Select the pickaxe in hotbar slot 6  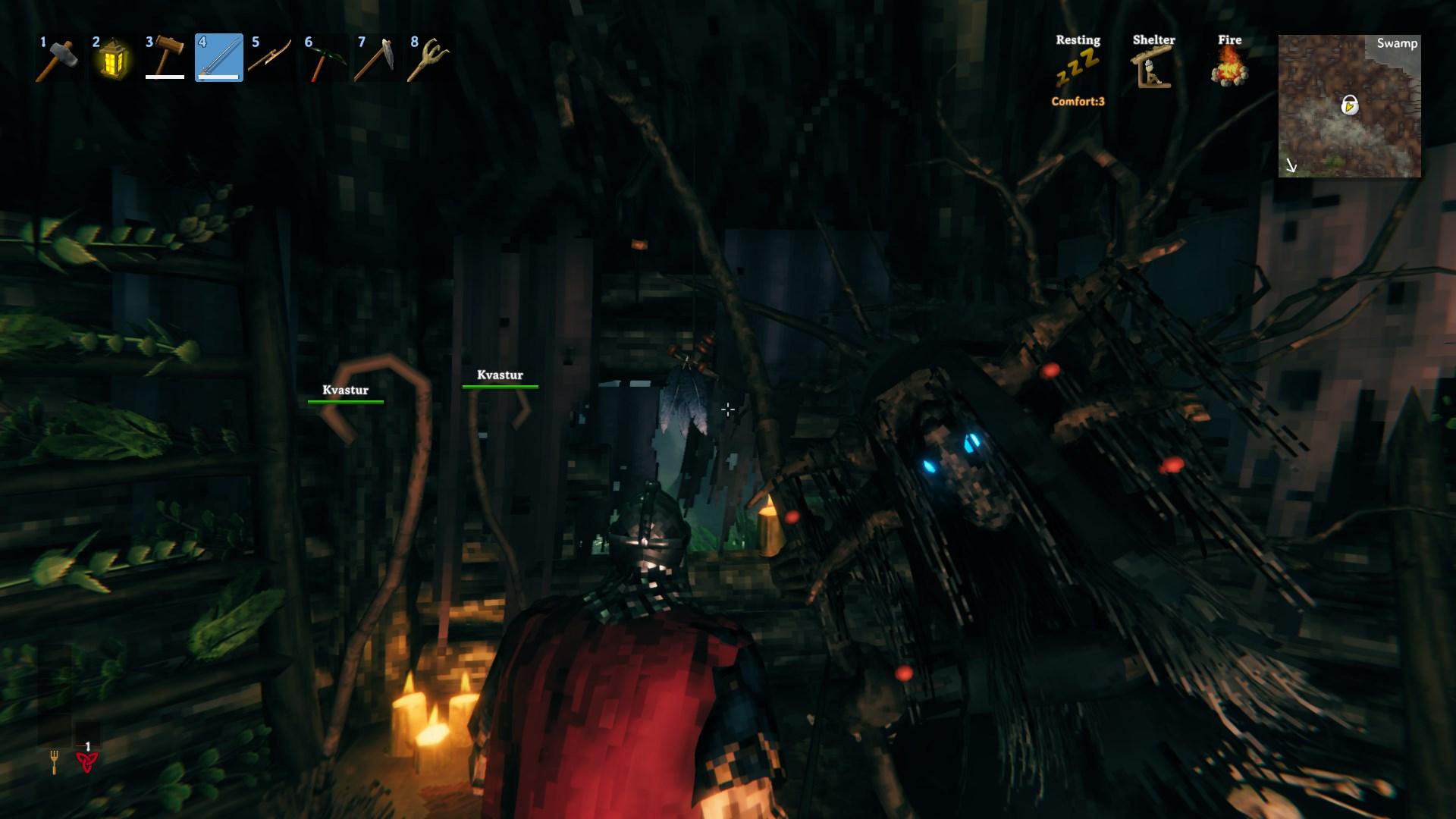tap(325, 58)
